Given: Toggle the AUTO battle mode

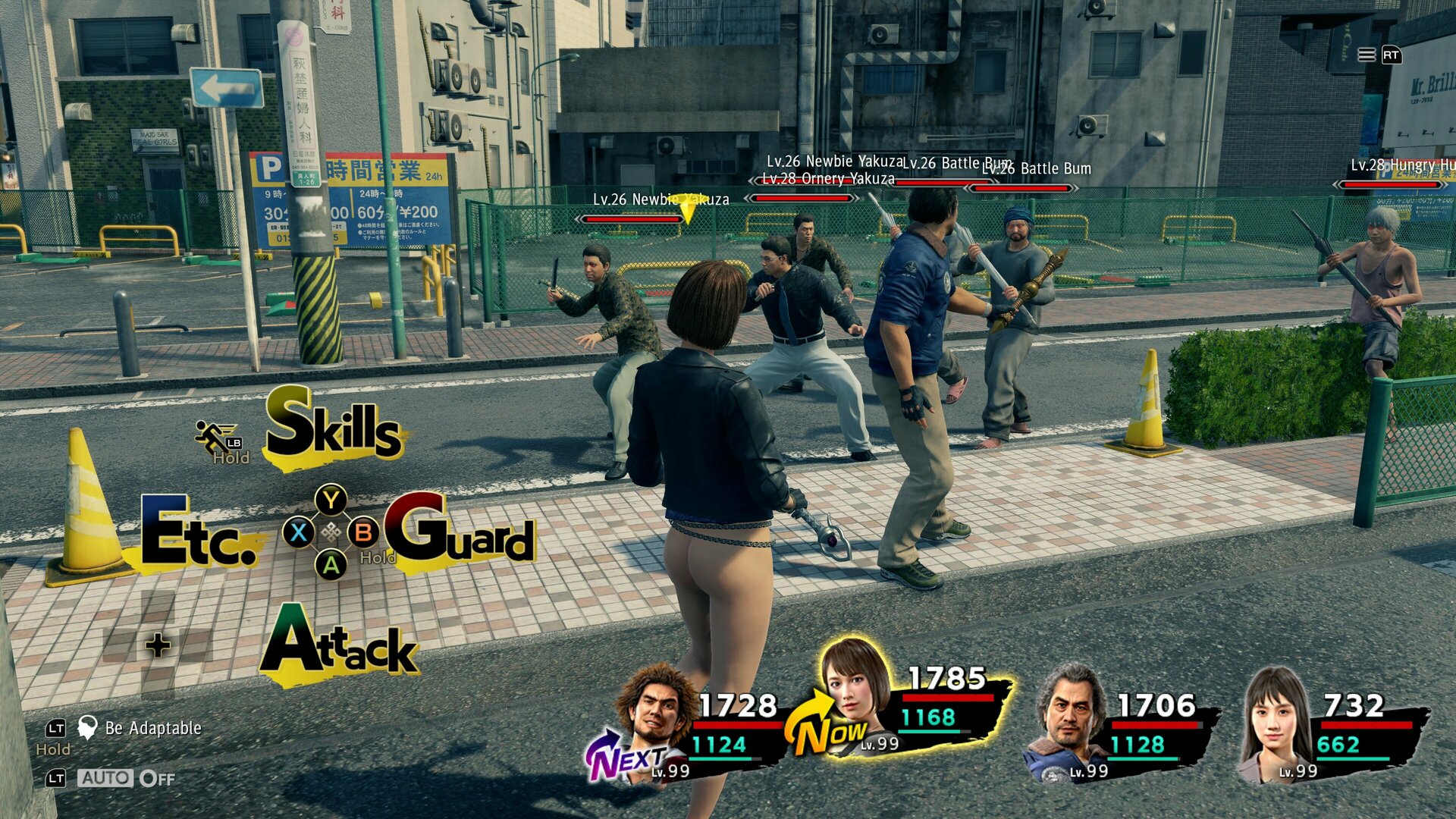Looking at the screenshot, I should (x=105, y=778).
